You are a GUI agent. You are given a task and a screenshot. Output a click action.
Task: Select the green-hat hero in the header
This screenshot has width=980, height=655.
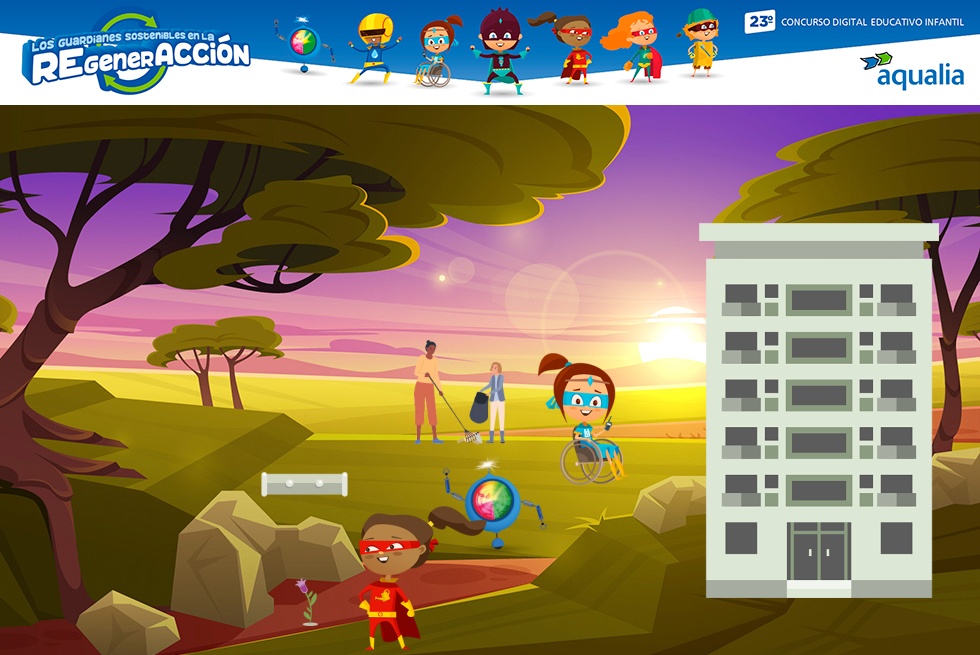point(701,44)
